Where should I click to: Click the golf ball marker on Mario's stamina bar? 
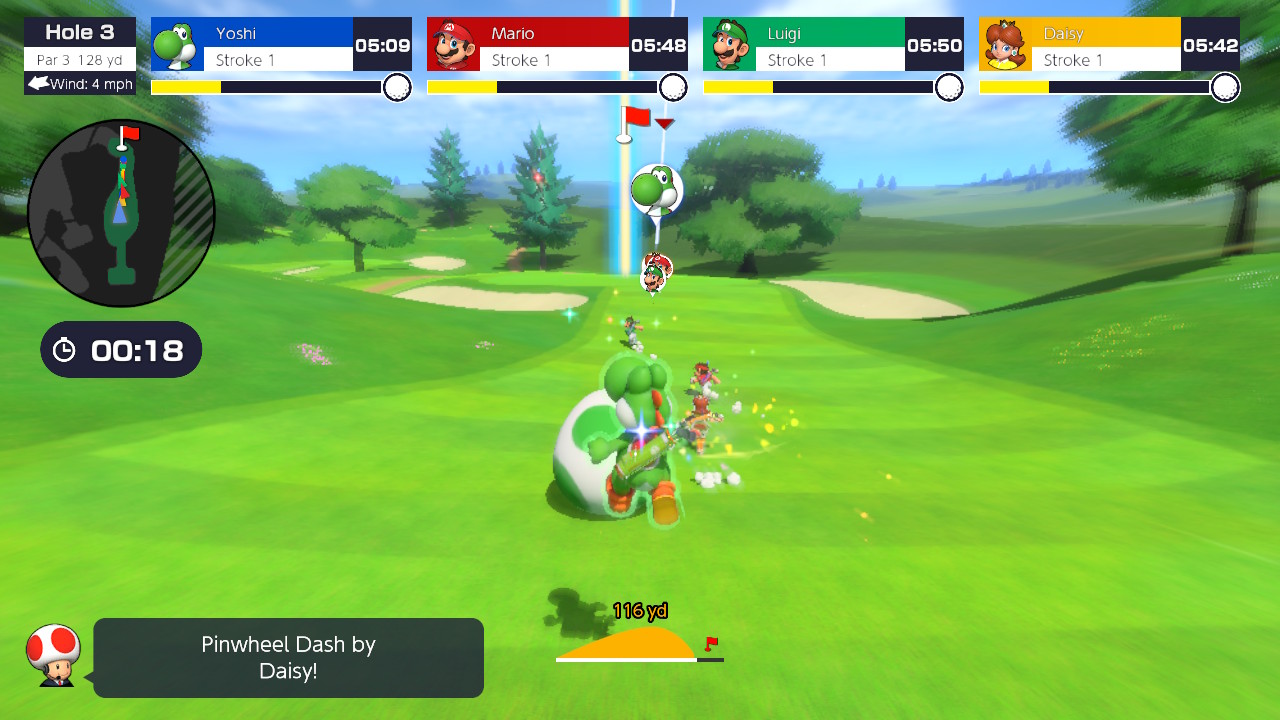coord(673,88)
